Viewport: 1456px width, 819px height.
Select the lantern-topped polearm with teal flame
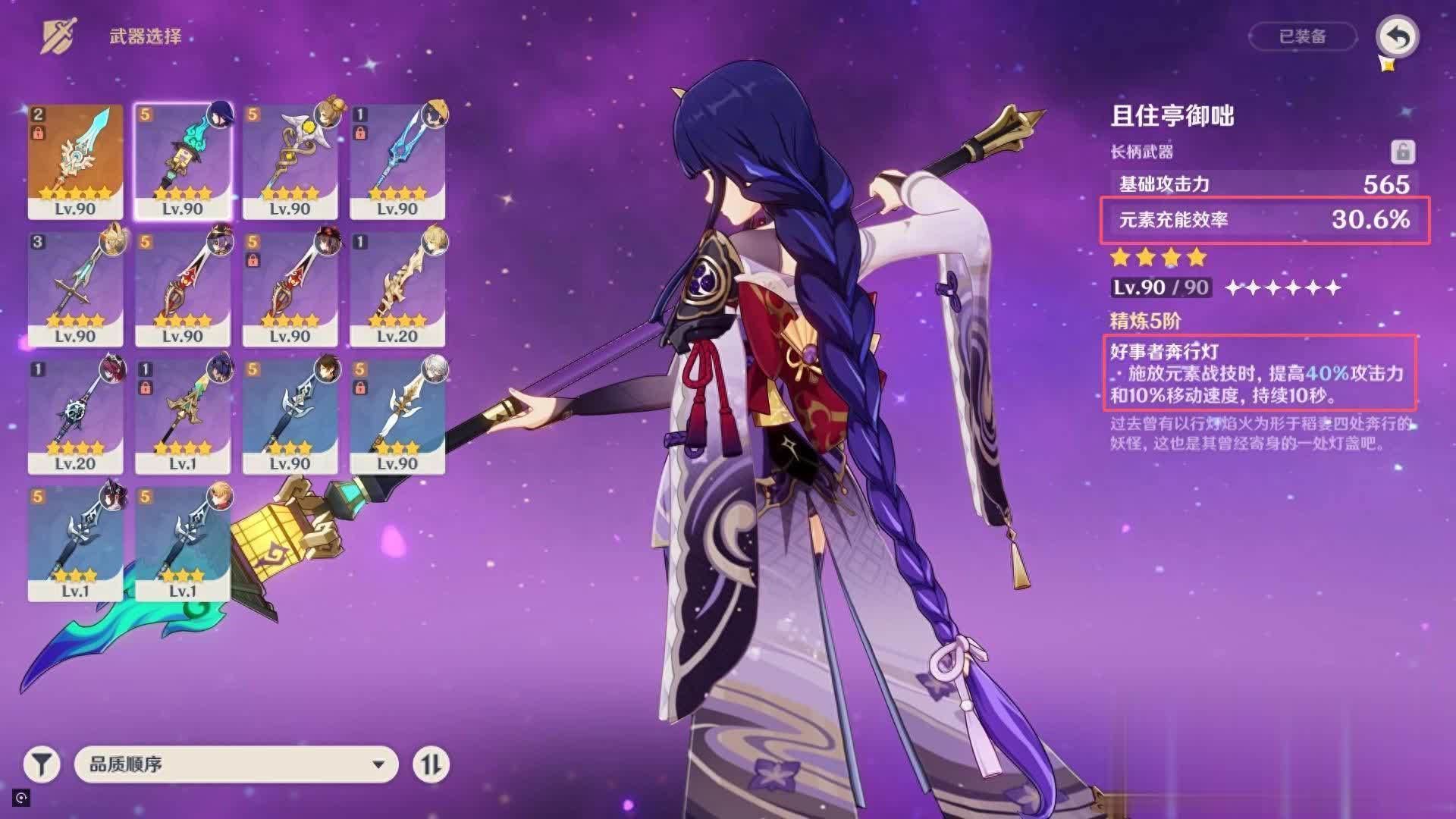[183, 161]
